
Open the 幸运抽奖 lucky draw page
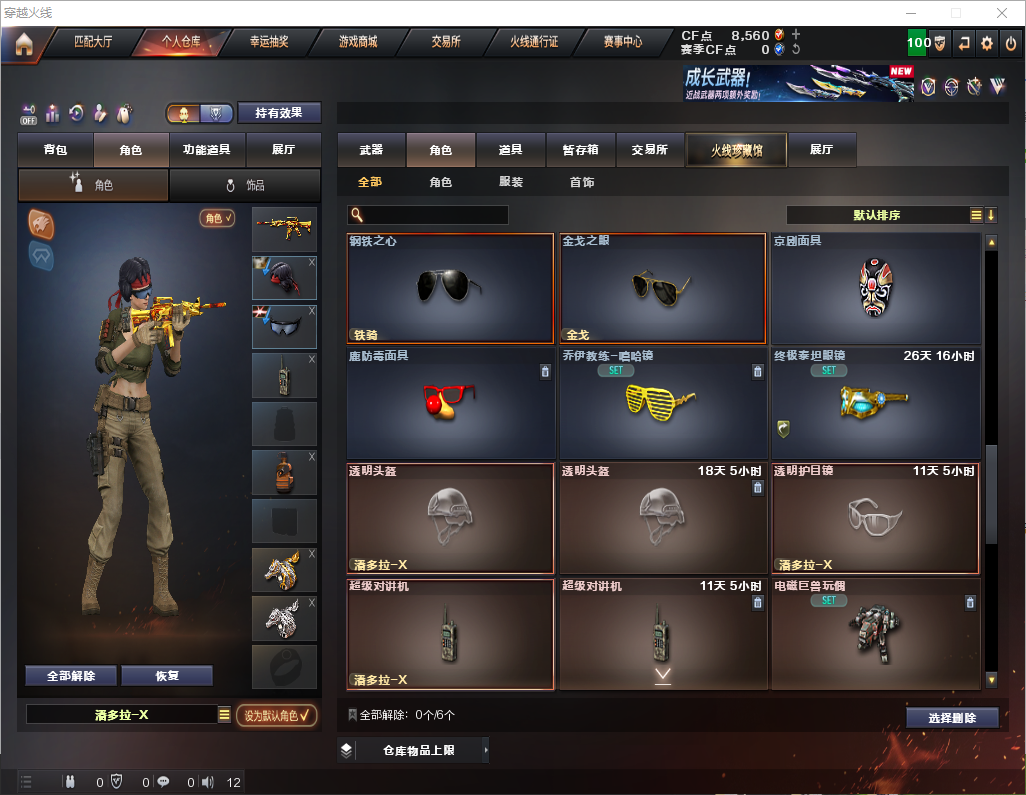pos(268,42)
